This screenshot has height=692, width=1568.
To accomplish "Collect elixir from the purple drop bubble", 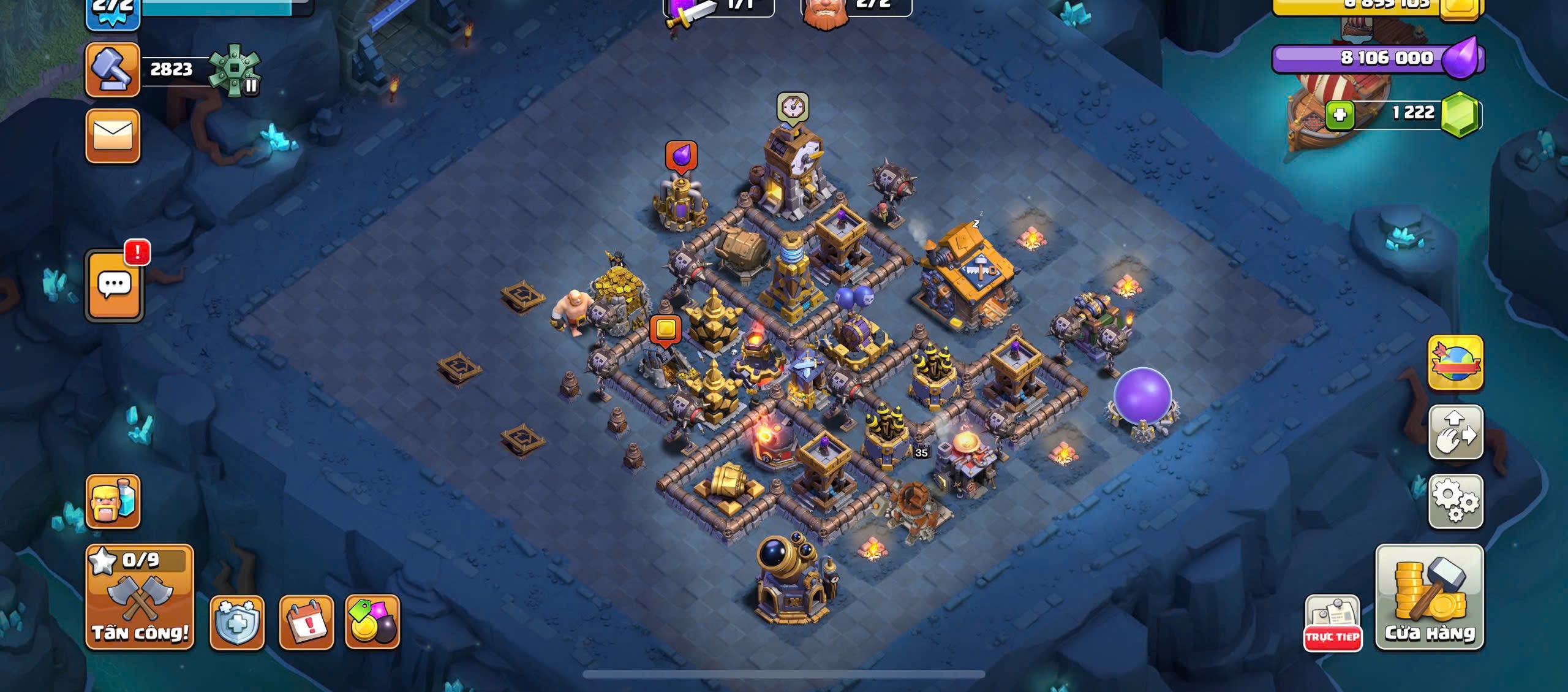I will point(681,156).
